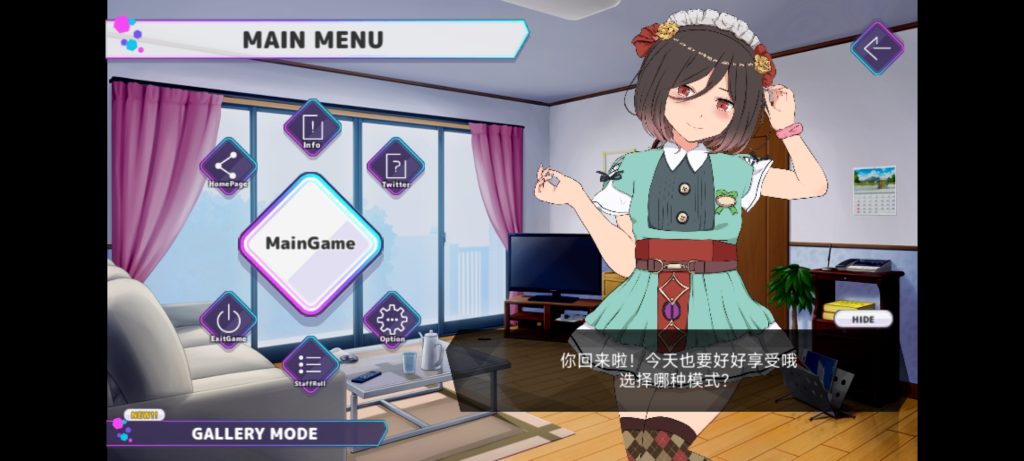The image size is (1024, 461).
Task: Select the ExitGame power icon
Action: [228, 320]
